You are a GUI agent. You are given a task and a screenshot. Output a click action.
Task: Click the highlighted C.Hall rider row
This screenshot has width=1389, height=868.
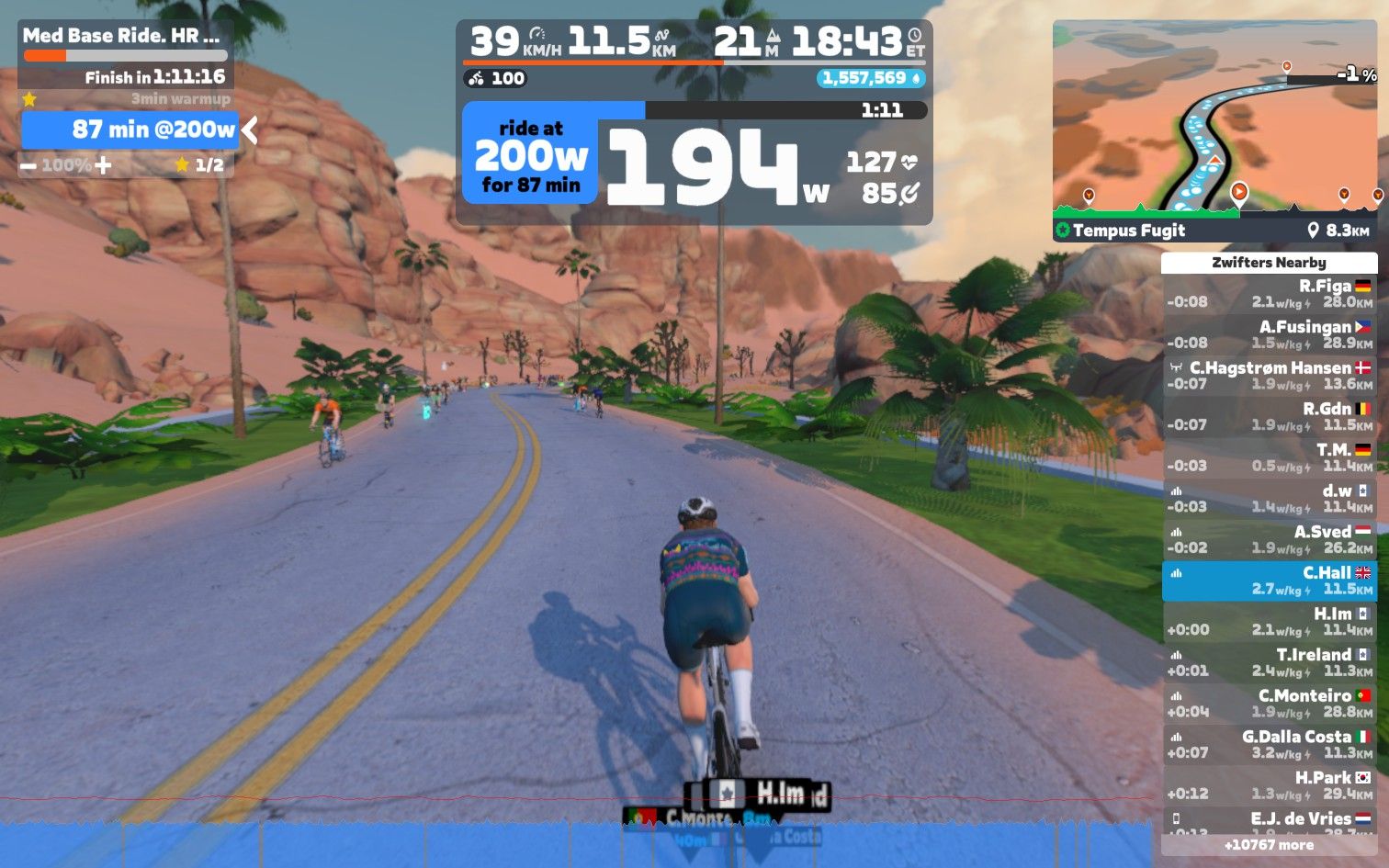(x=1269, y=581)
